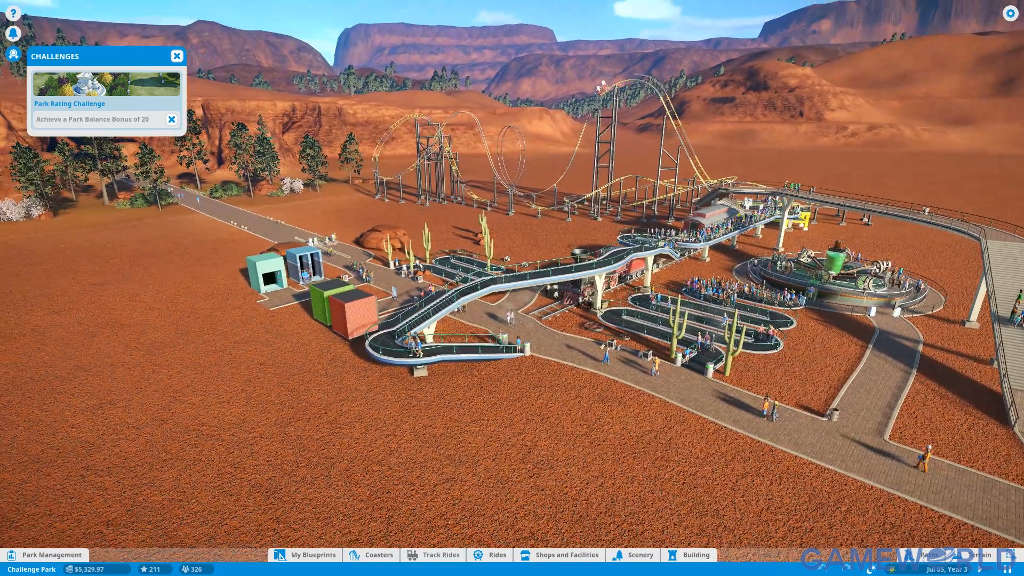The width and height of the screenshot is (1024, 576).
Task: Show notifications via the bell icon
Action: pos(13,33)
